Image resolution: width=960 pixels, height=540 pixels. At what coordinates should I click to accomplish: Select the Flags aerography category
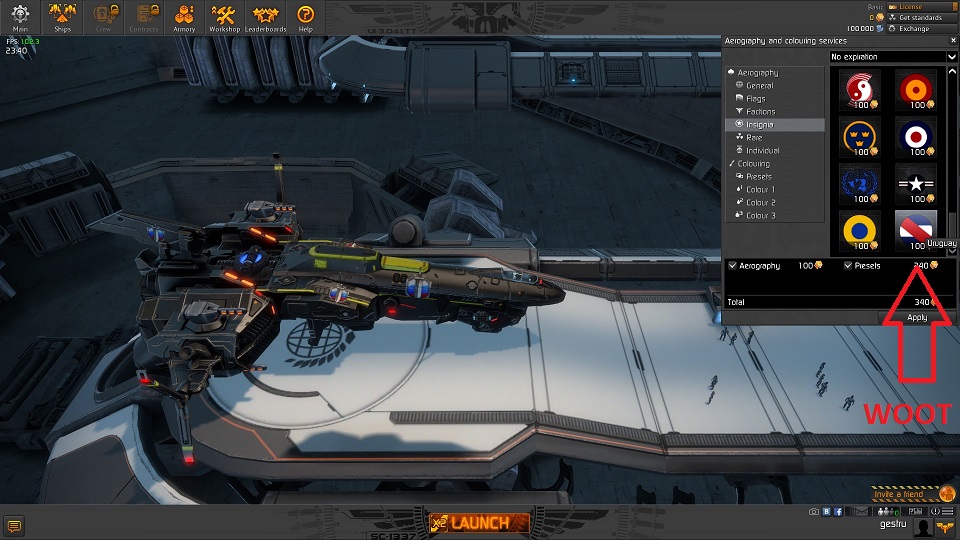tap(755, 99)
